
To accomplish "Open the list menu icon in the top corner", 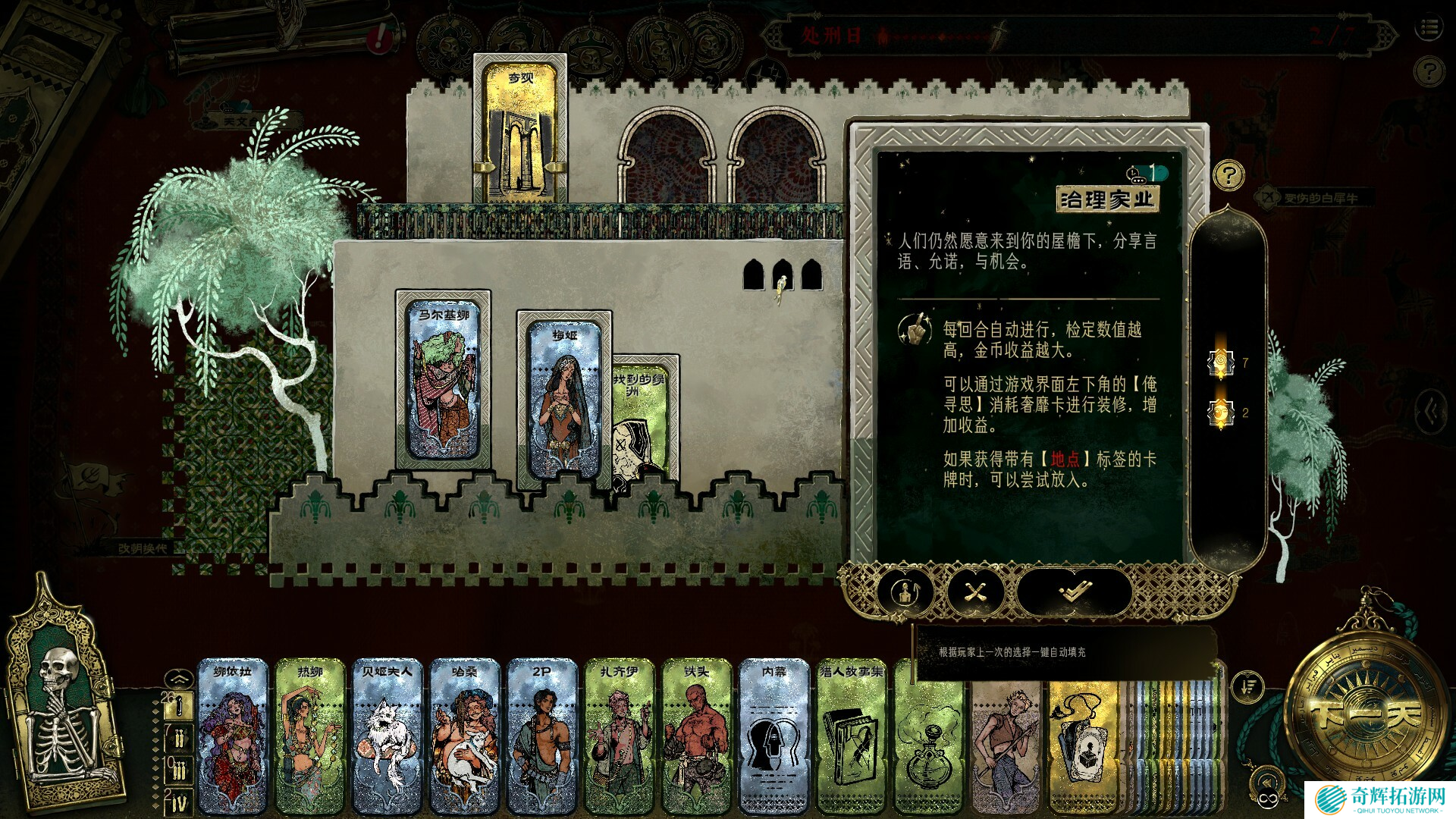I will (x=1429, y=29).
